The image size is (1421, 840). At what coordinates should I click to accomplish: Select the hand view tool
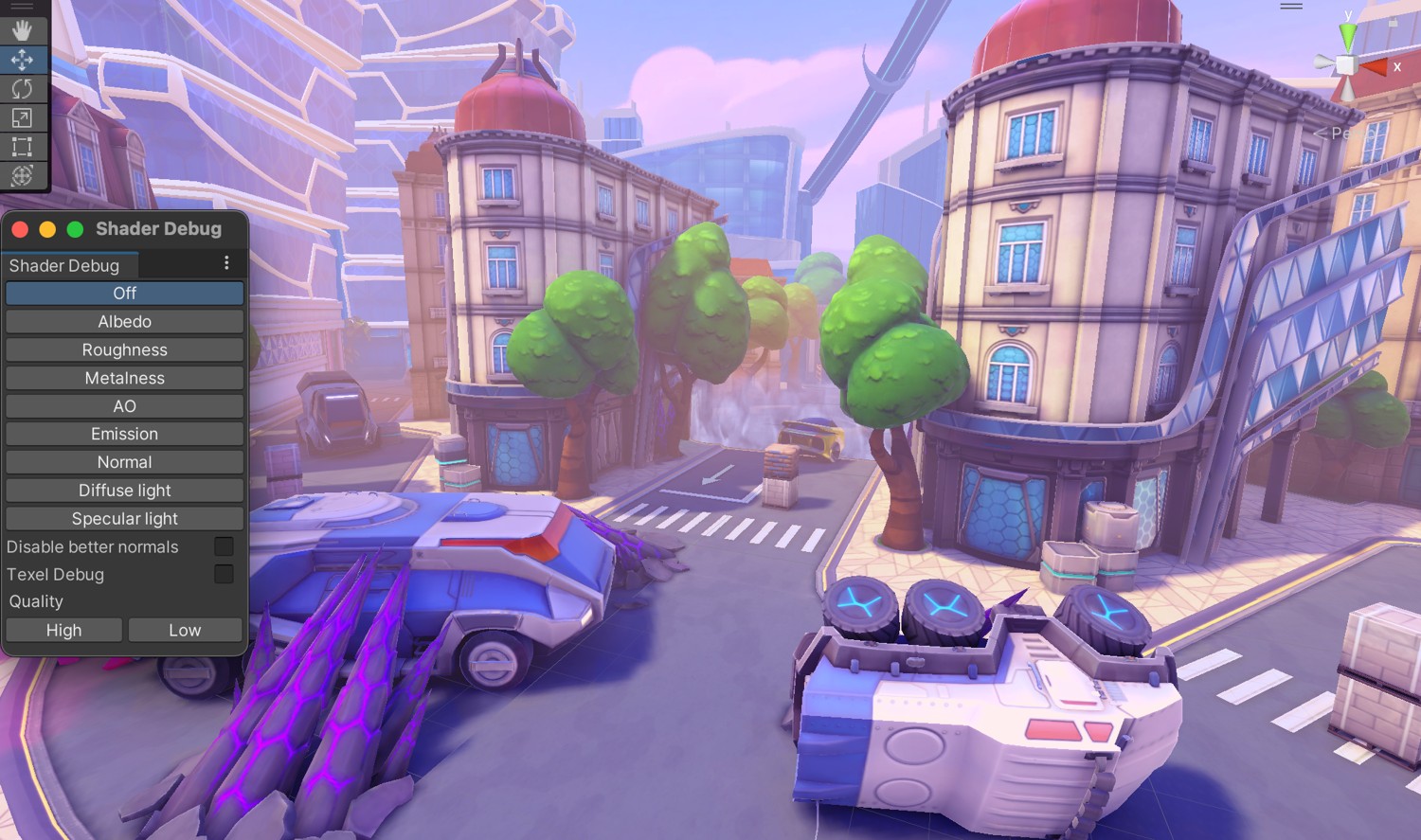(22, 30)
